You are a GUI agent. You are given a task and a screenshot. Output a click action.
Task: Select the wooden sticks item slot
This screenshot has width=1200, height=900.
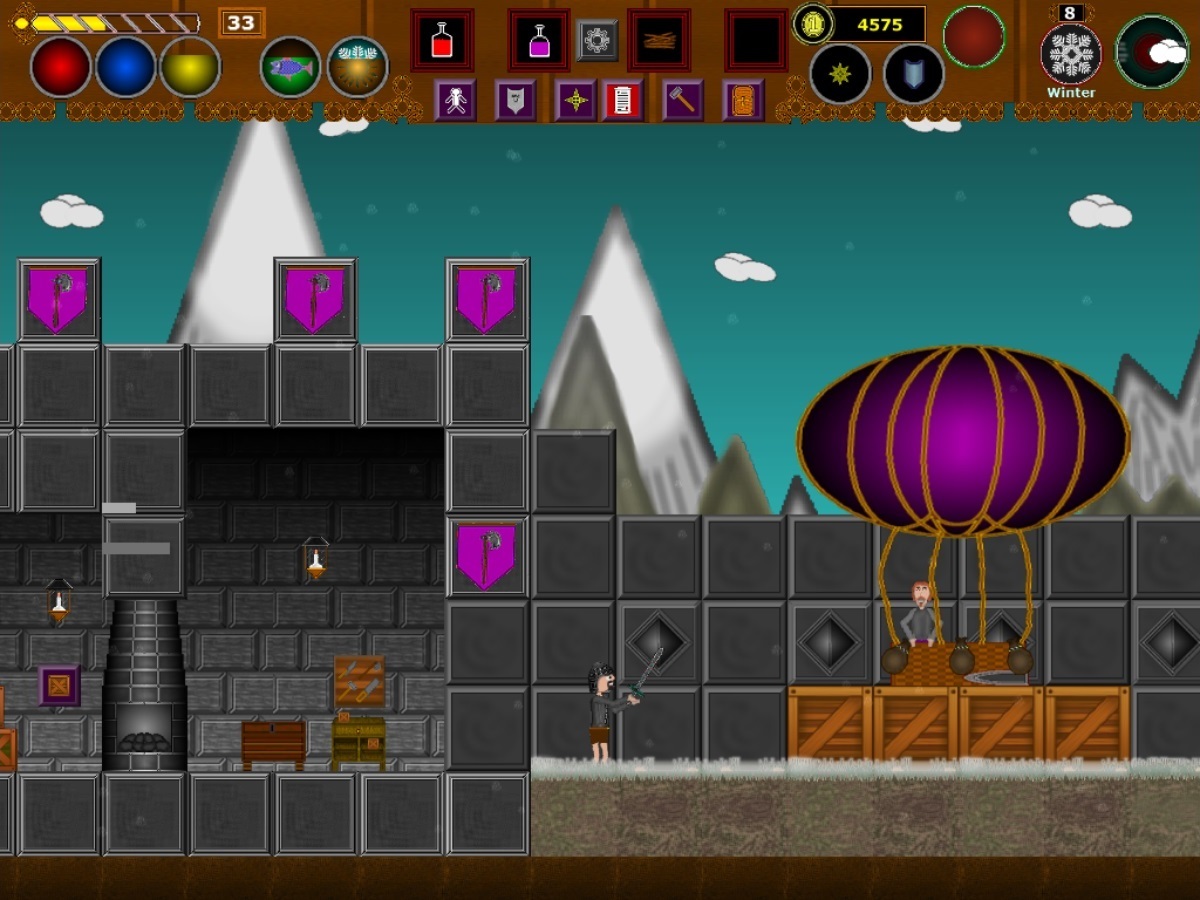coord(659,41)
